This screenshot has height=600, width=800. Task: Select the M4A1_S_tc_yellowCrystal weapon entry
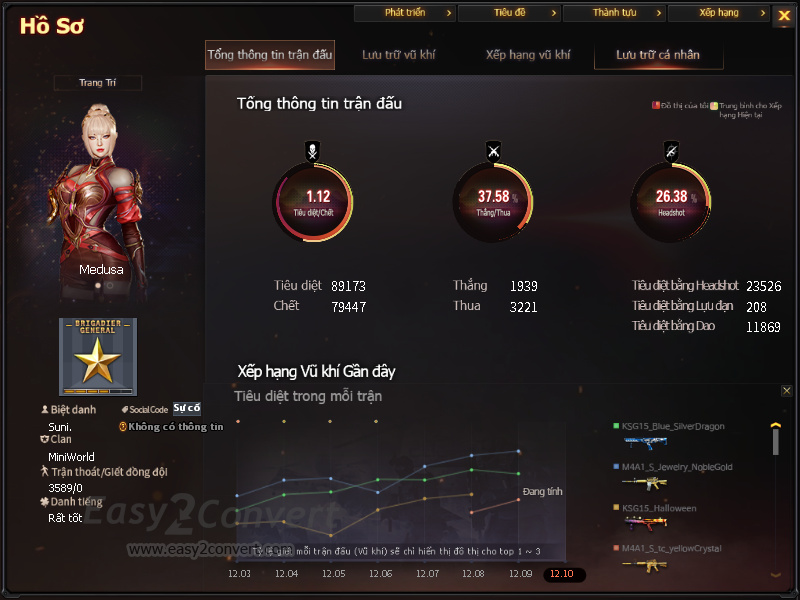pyautogui.click(x=671, y=548)
